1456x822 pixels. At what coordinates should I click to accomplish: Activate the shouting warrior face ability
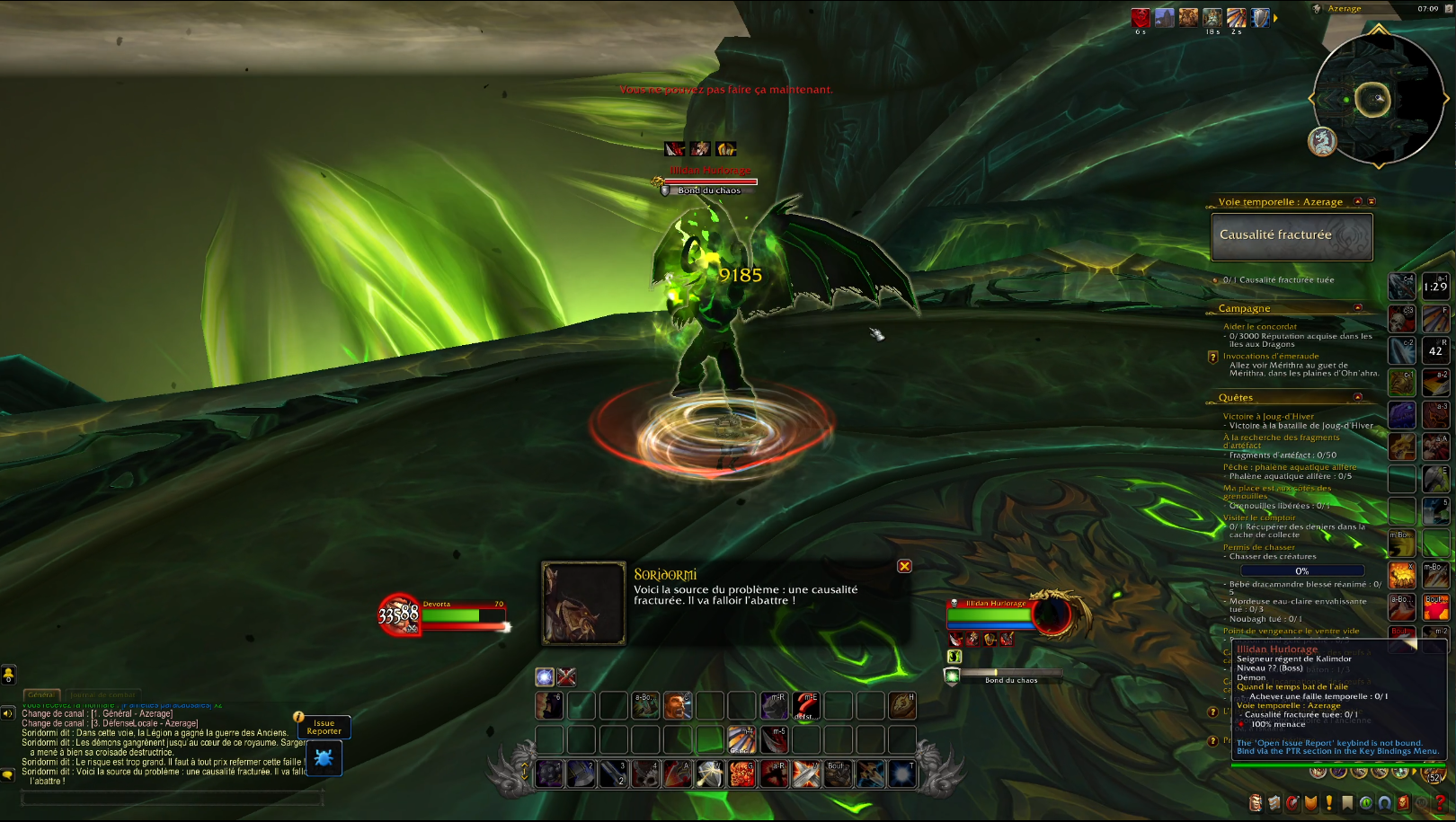point(678,706)
